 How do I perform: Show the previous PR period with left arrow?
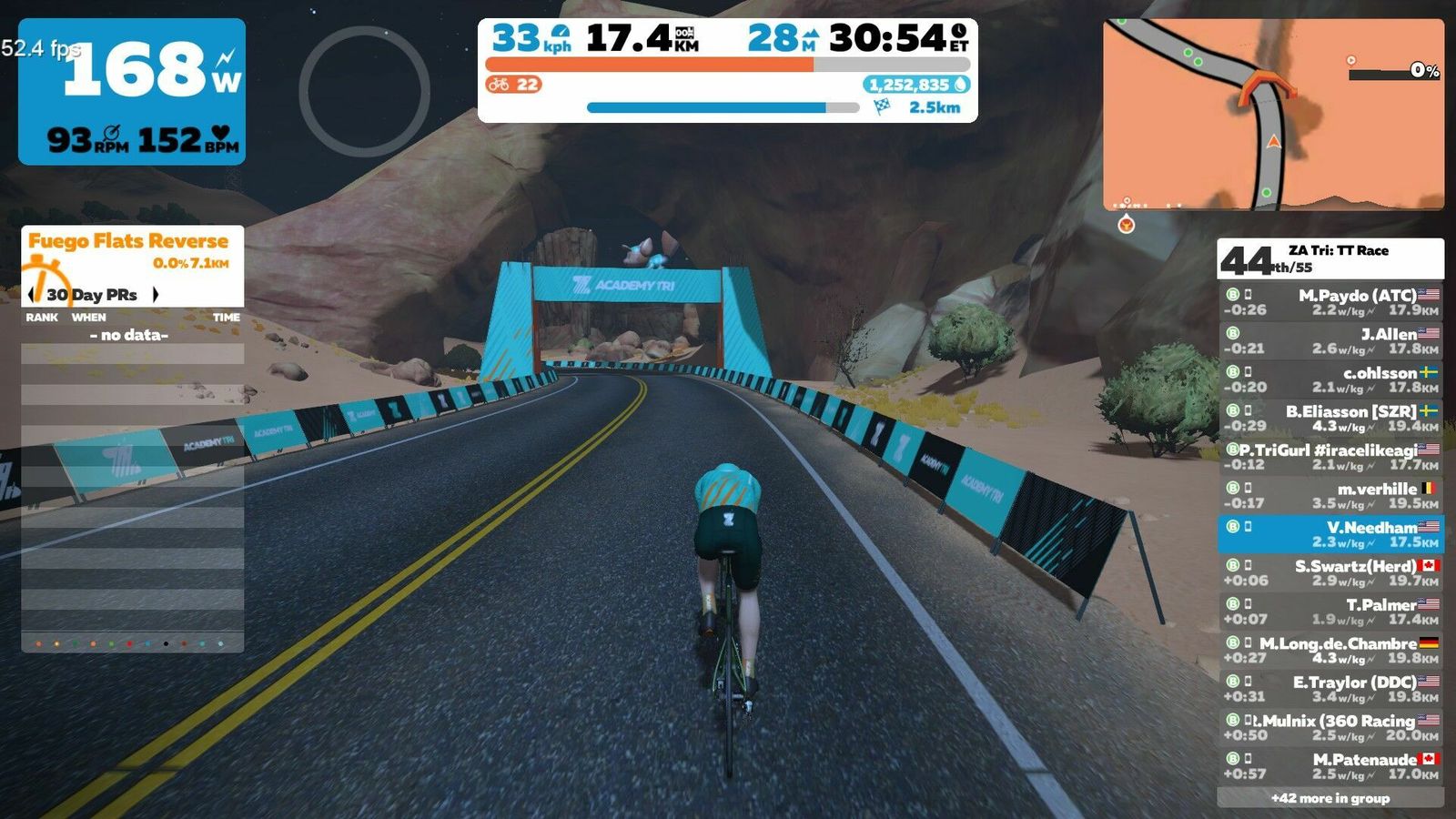click(33, 295)
